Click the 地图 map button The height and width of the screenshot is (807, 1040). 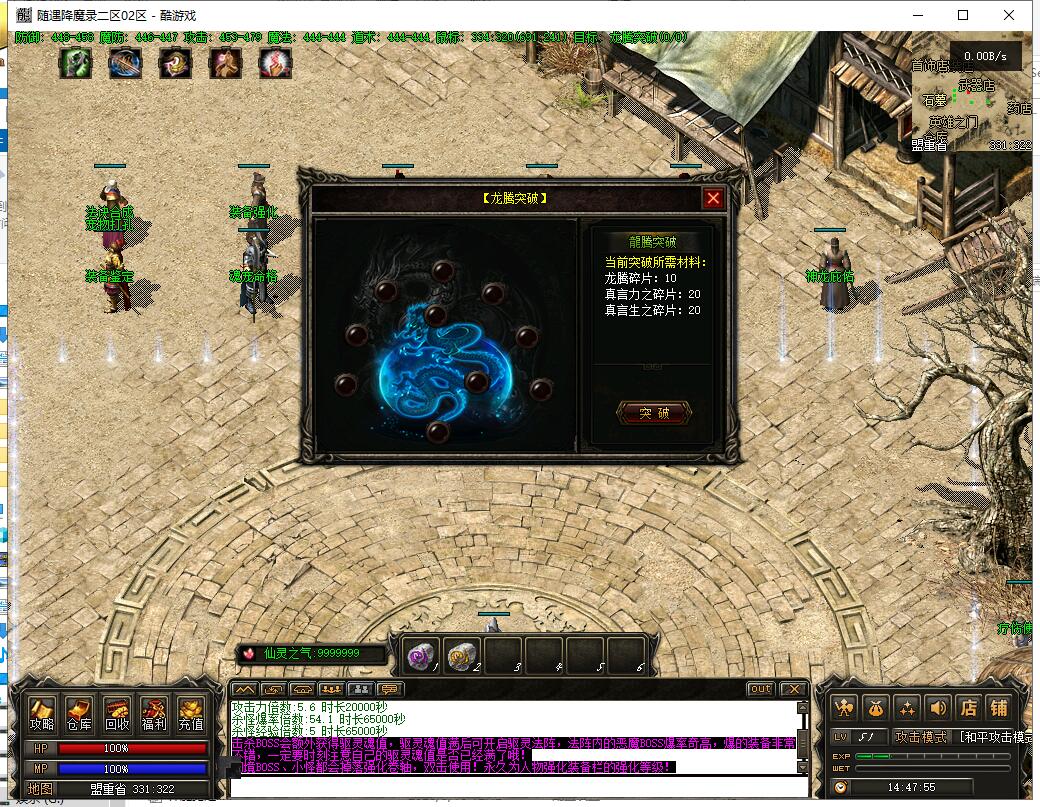click(x=40, y=789)
